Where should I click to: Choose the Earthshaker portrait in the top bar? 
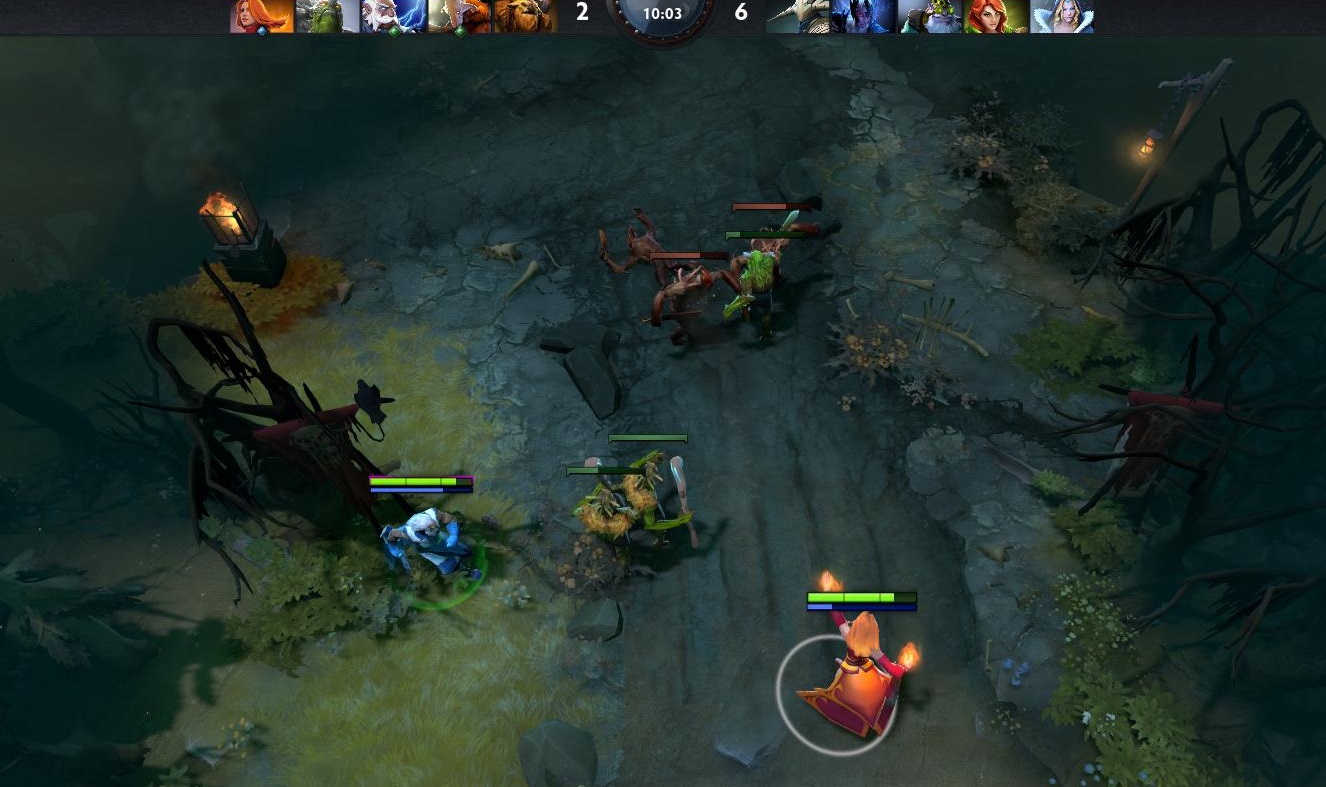click(x=526, y=16)
